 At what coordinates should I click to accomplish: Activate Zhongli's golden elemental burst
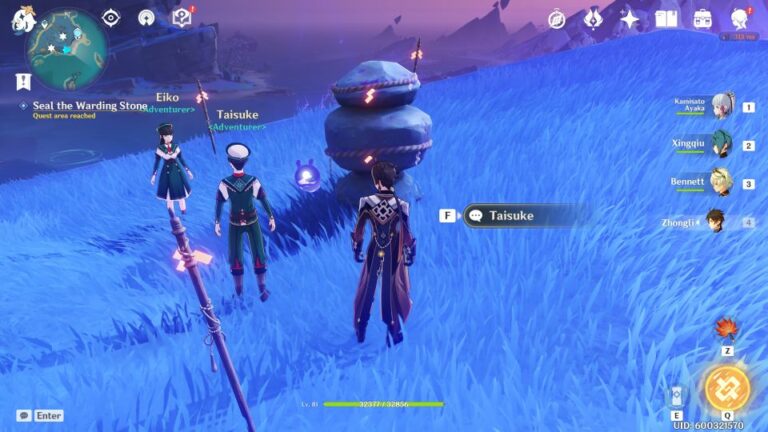pyautogui.click(x=727, y=388)
